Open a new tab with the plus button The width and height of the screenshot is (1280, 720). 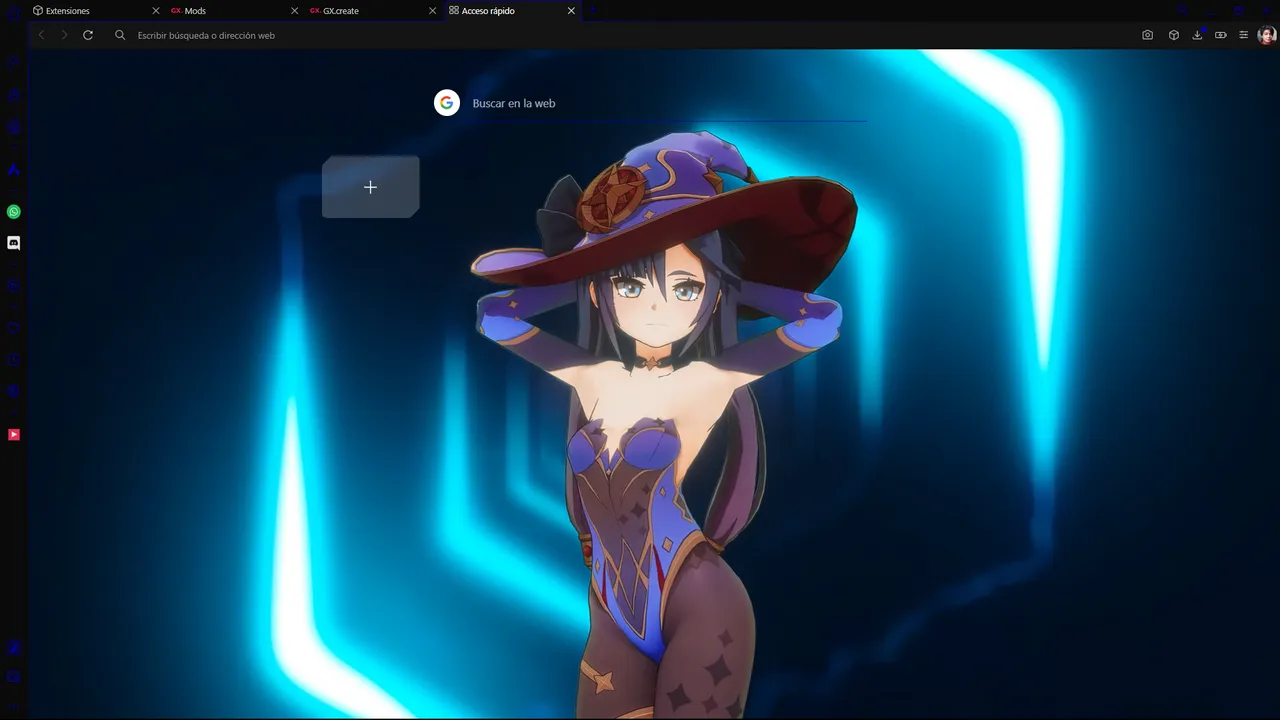pos(591,10)
